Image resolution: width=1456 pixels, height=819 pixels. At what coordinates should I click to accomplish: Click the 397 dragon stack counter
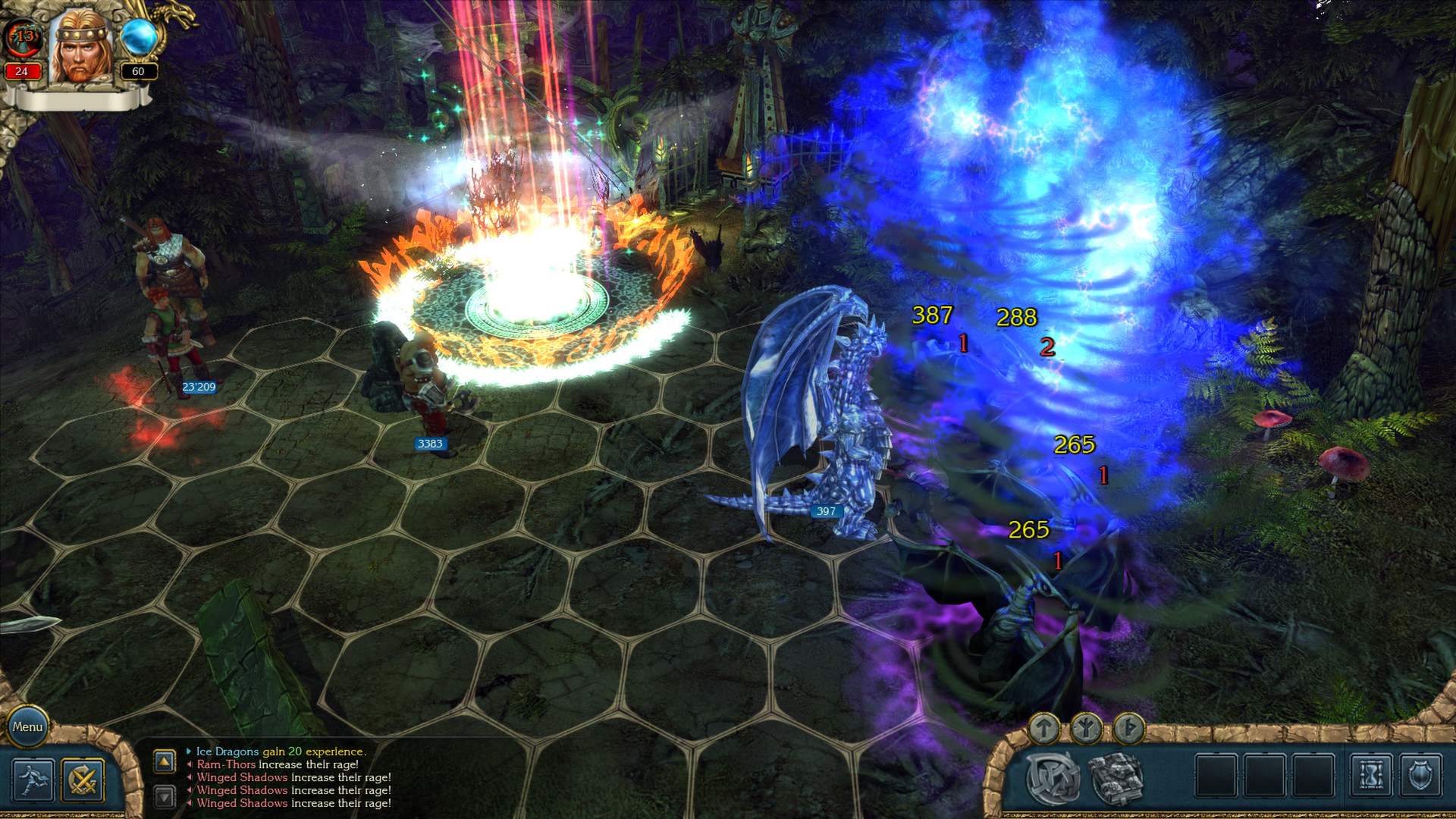click(x=826, y=511)
